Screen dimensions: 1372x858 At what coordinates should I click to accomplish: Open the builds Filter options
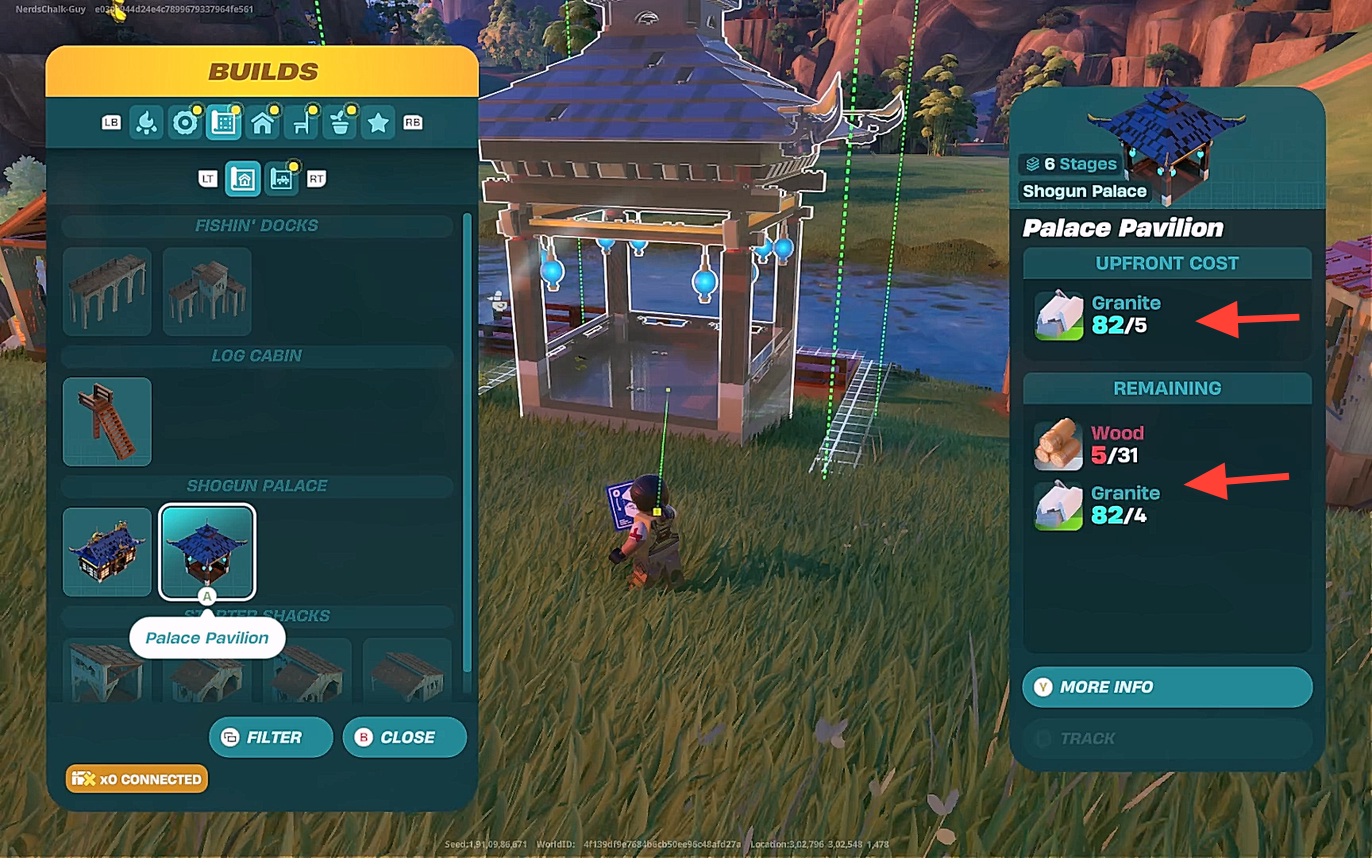click(271, 737)
